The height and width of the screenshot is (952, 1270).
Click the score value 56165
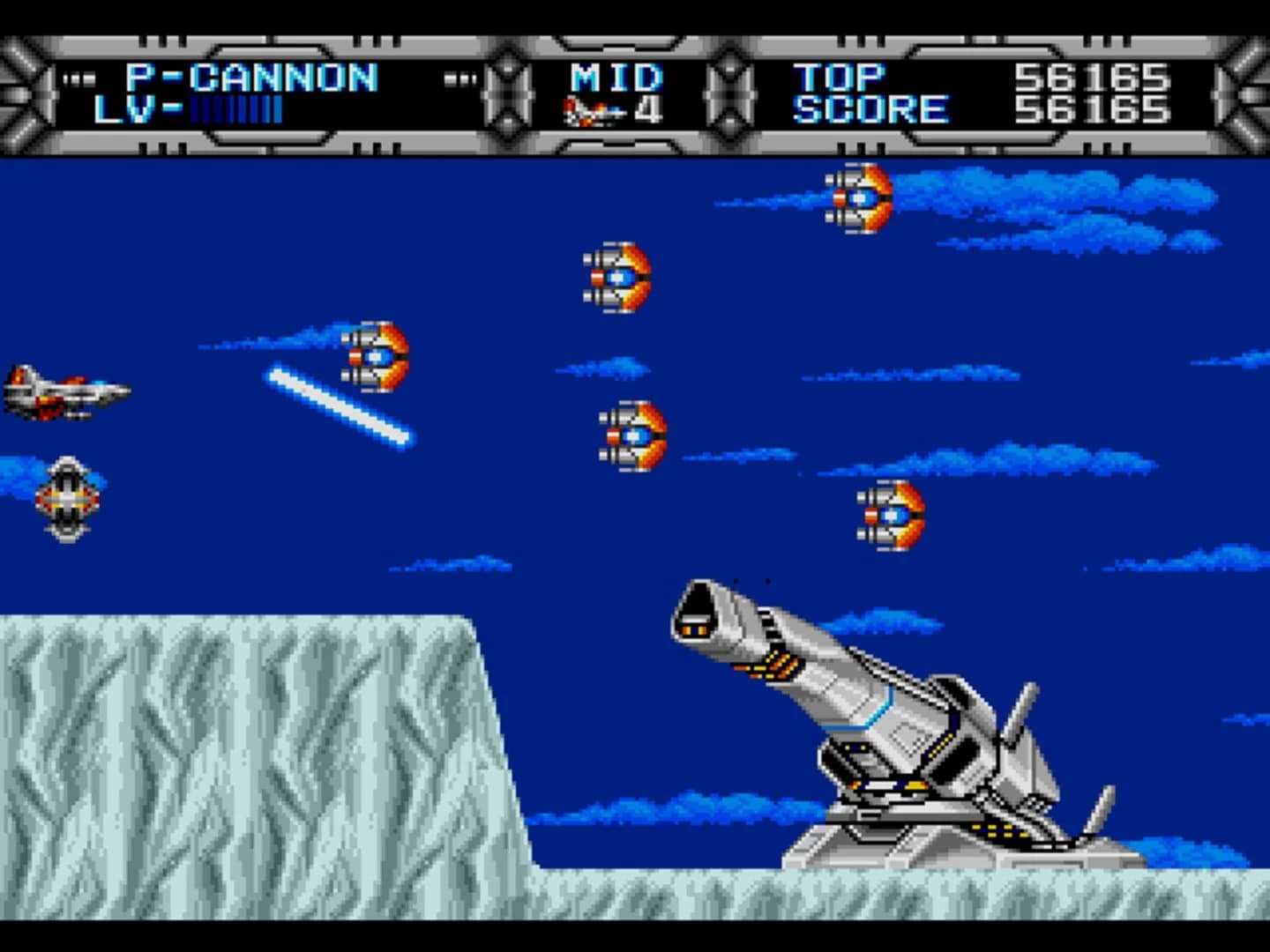click(1094, 108)
